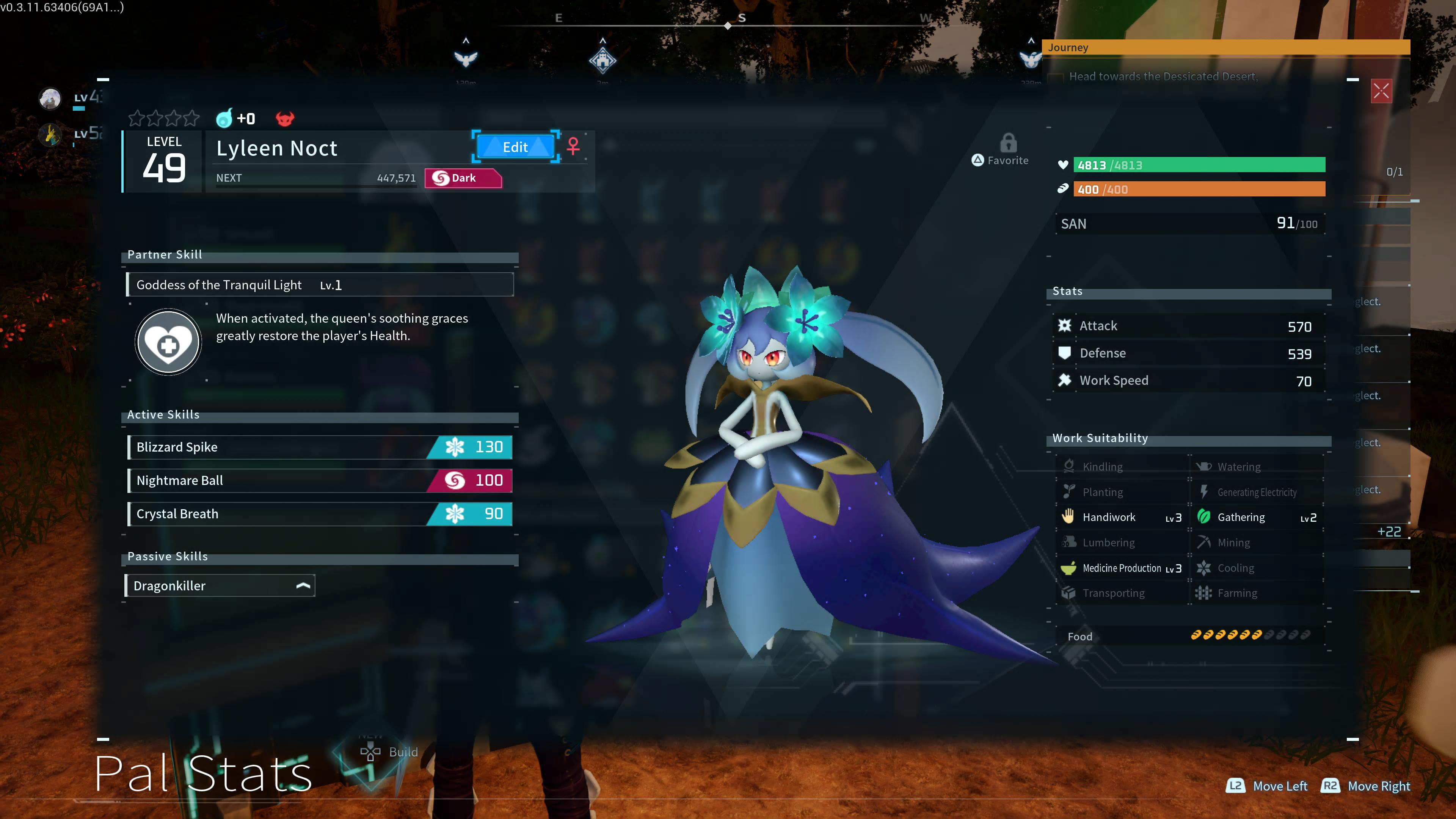The height and width of the screenshot is (819, 1456).
Task: Choose the Crystal Breath active skill
Action: click(320, 514)
